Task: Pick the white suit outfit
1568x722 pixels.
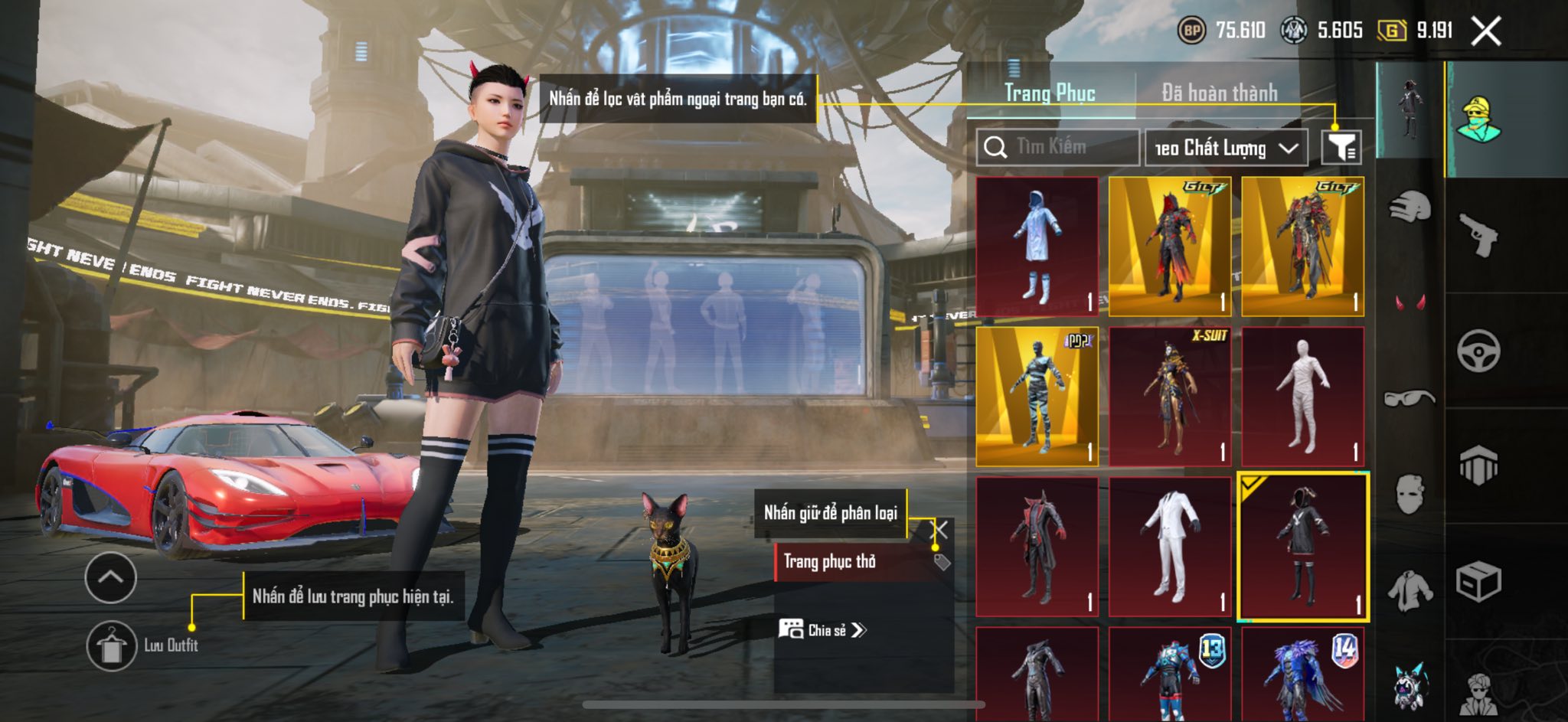Action: [1170, 547]
